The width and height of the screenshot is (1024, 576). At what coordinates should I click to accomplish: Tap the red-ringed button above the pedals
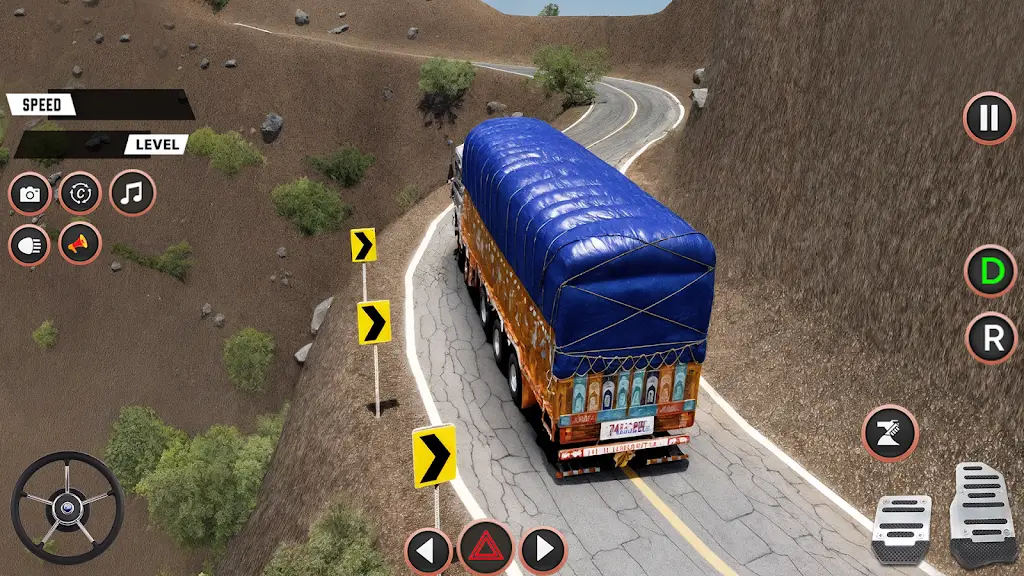pos(890,433)
